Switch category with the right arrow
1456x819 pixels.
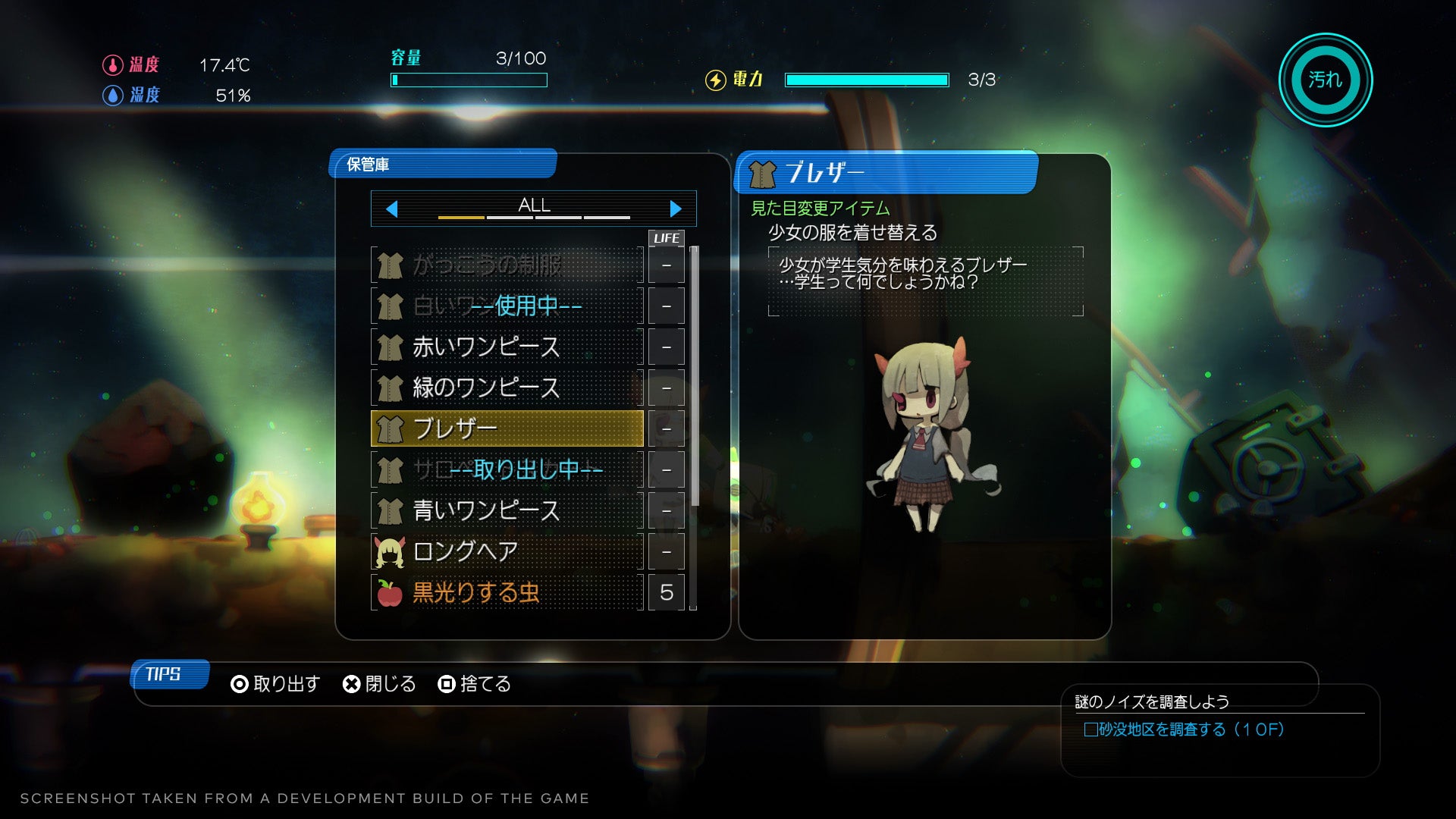click(676, 209)
